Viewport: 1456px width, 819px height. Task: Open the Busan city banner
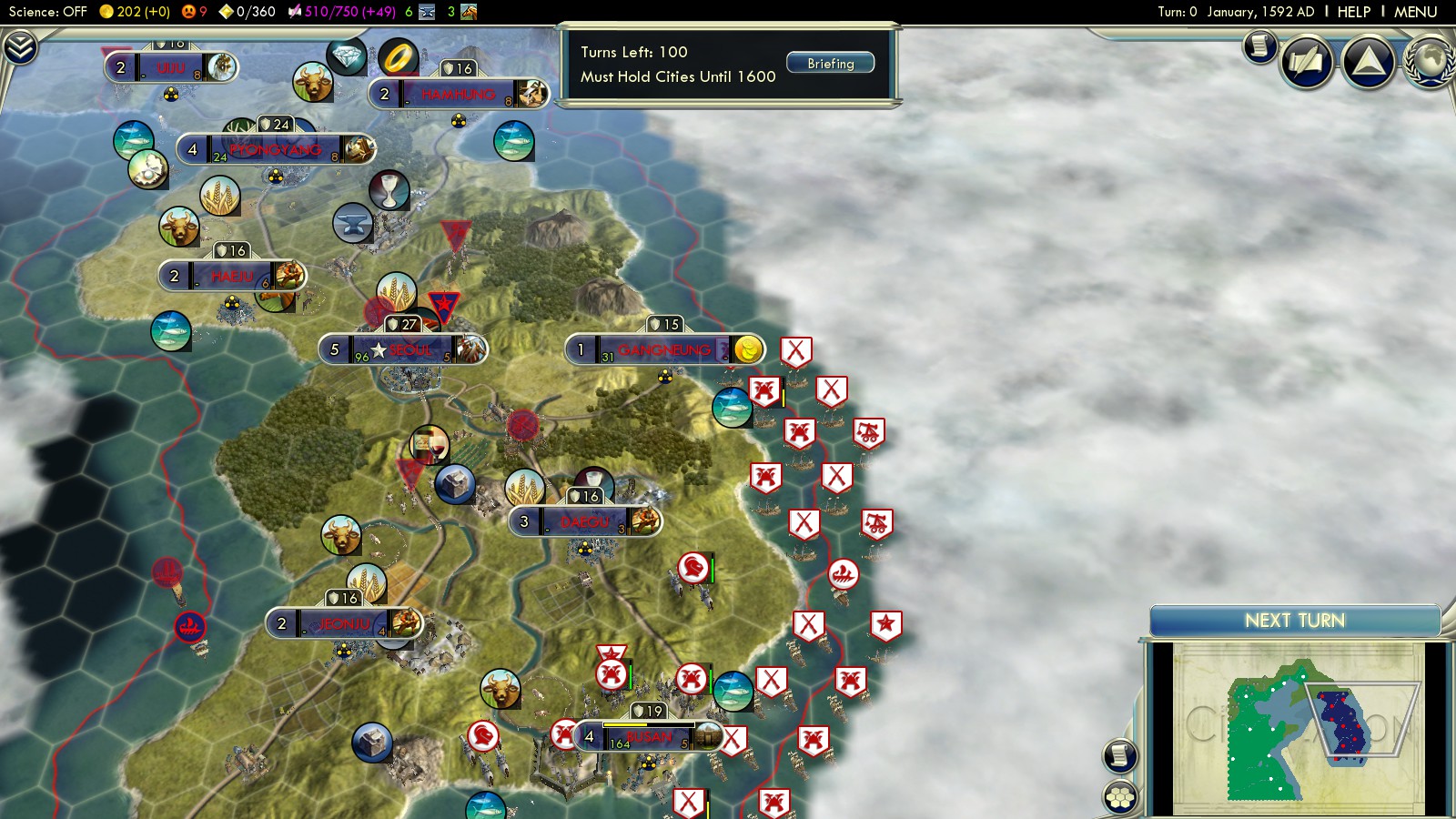[648, 736]
